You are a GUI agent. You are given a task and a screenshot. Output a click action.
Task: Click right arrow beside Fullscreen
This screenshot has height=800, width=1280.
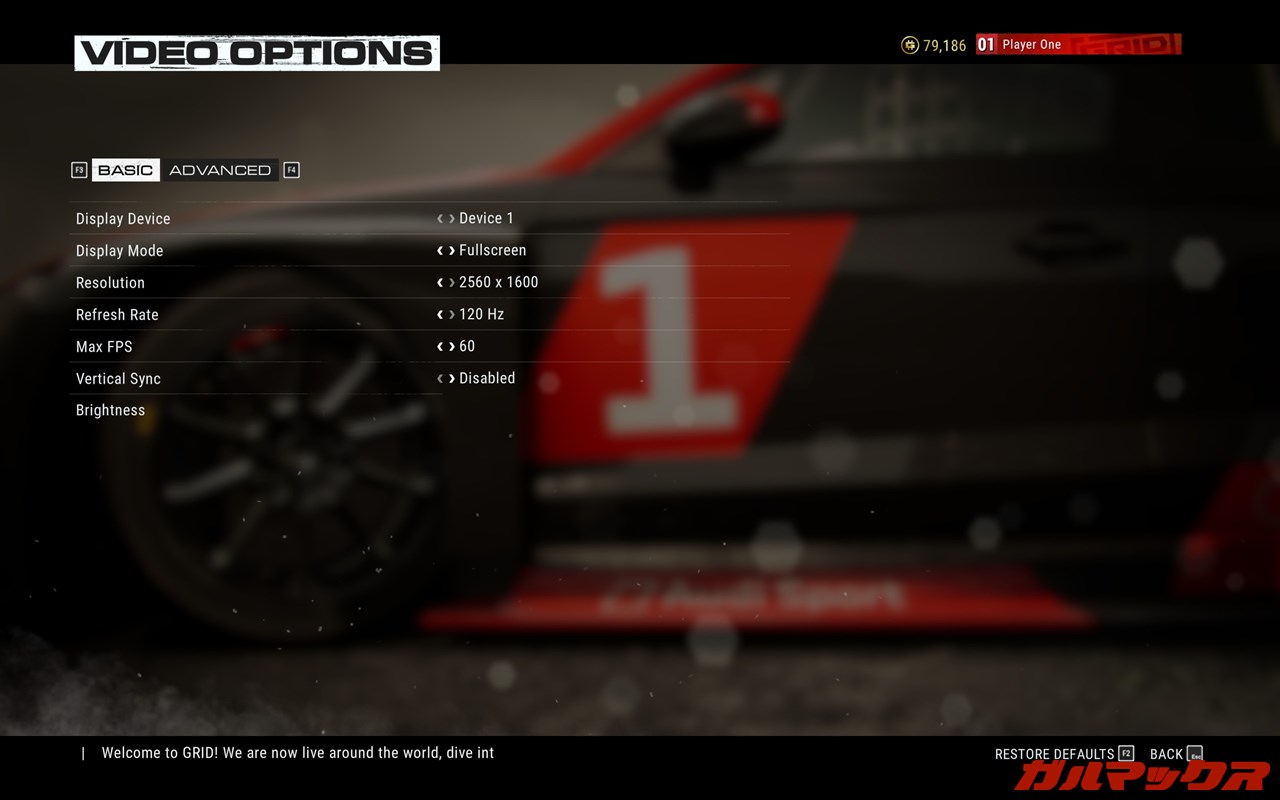tap(452, 251)
